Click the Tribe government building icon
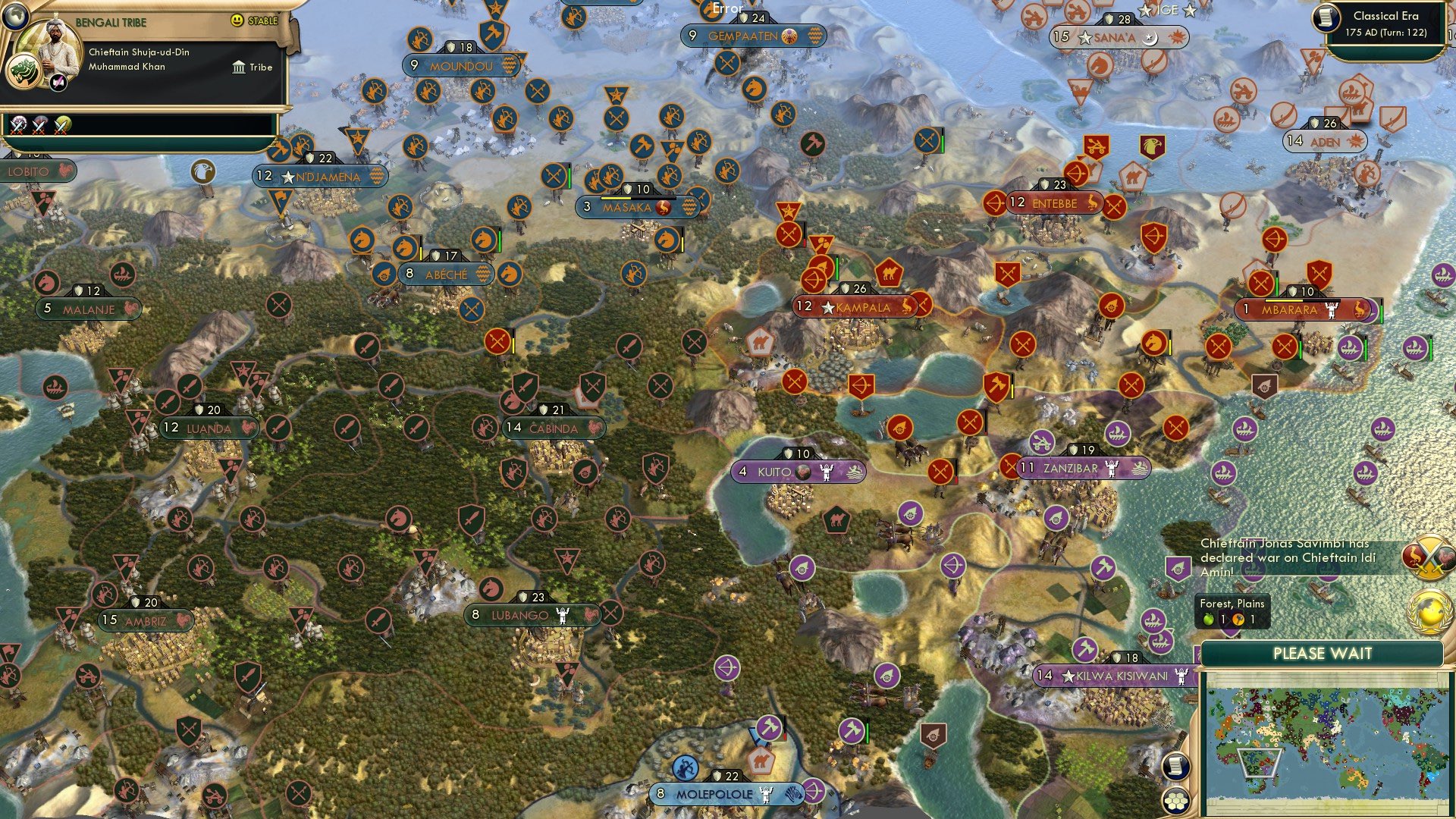Image resolution: width=1456 pixels, height=819 pixels. coord(240,67)
